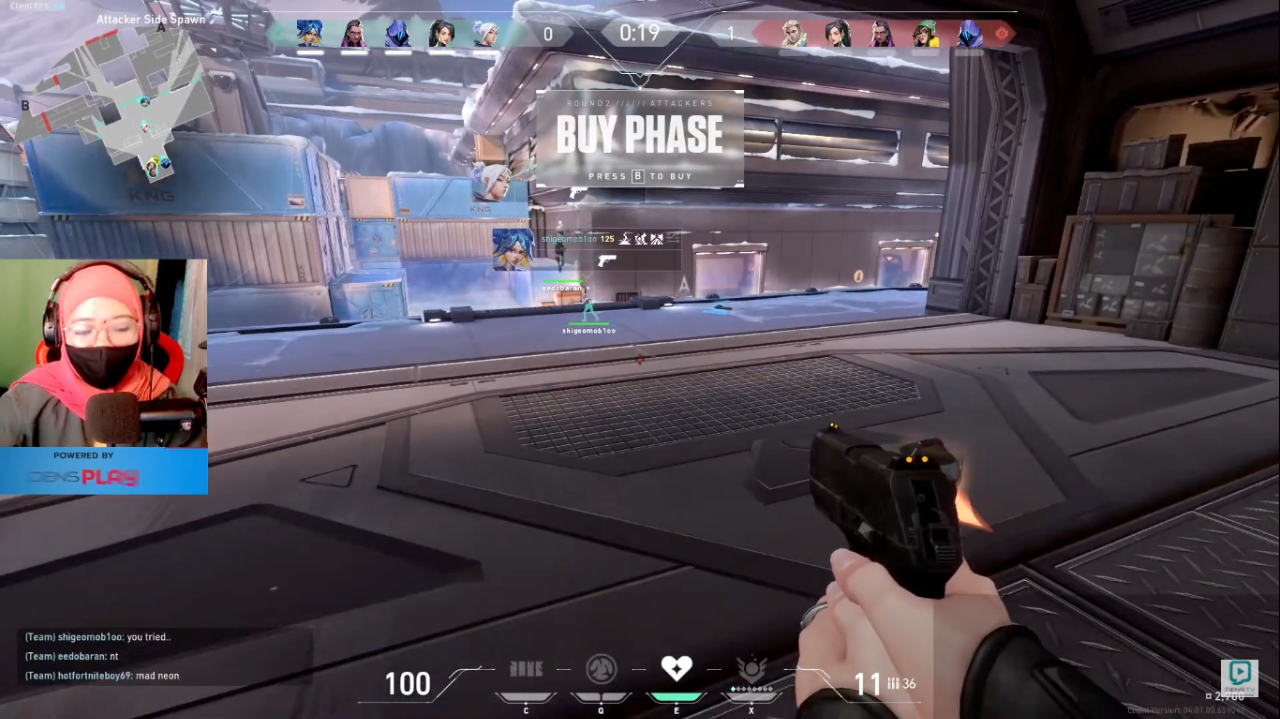Select Neon's portrait in the top bar
1280x719 pixels.
(309, 33)
